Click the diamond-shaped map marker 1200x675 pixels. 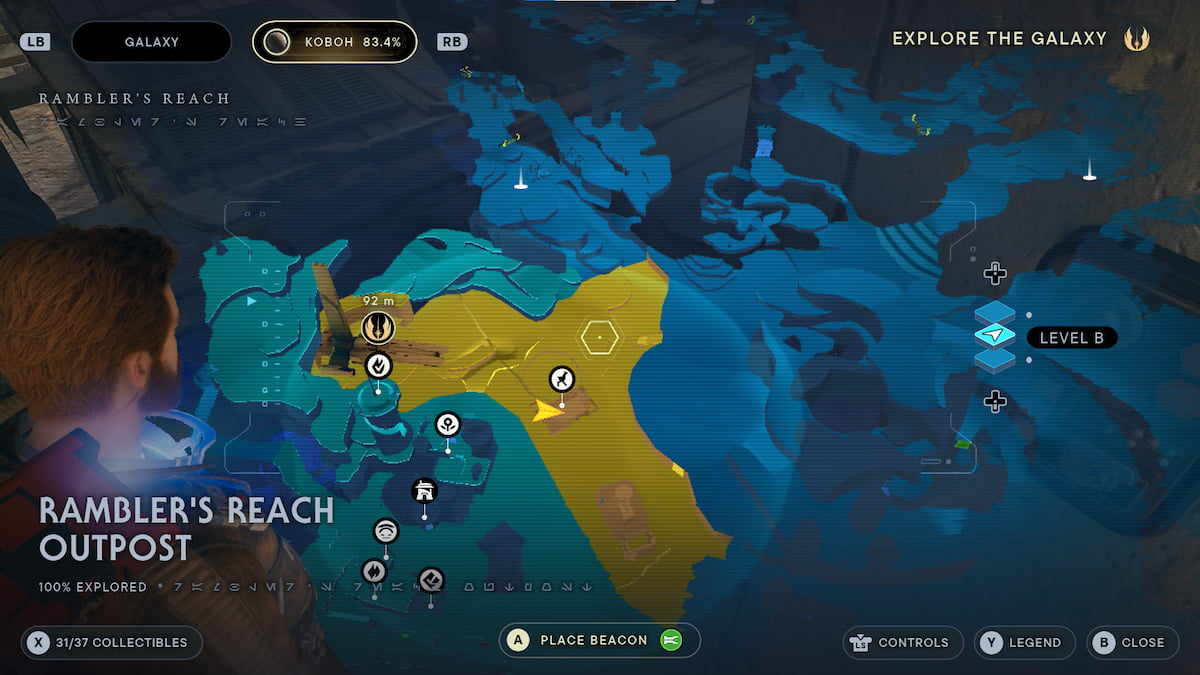click(431, 579)
